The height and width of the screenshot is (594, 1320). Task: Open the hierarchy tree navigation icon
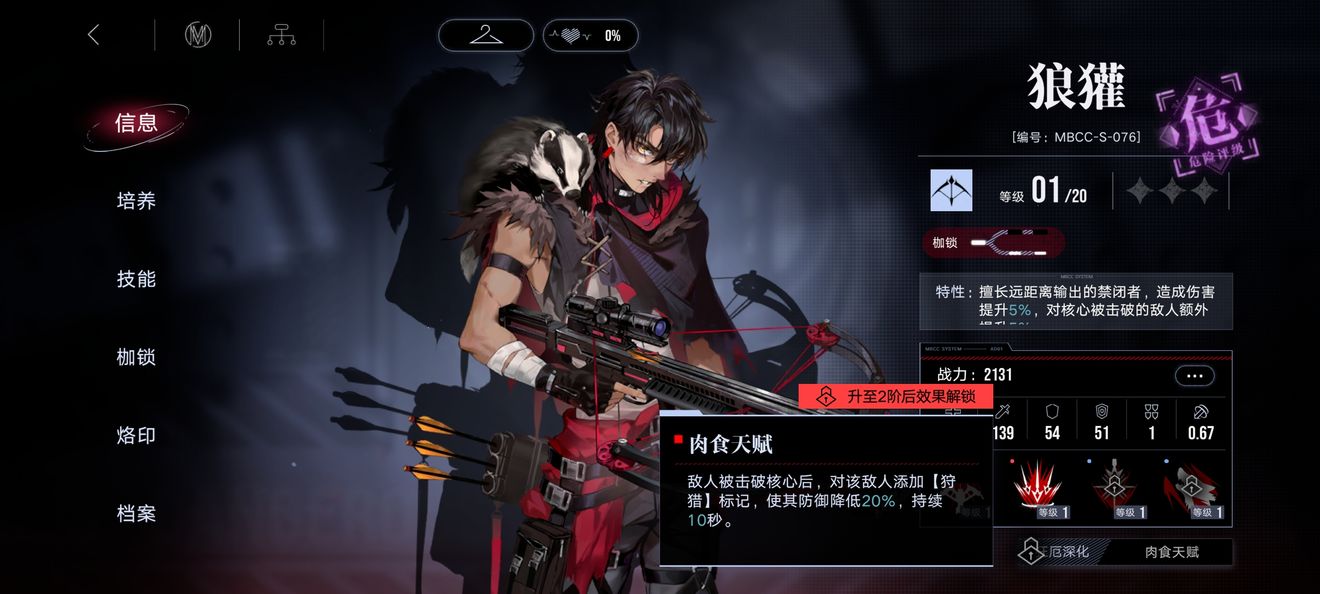pos(281,35)
